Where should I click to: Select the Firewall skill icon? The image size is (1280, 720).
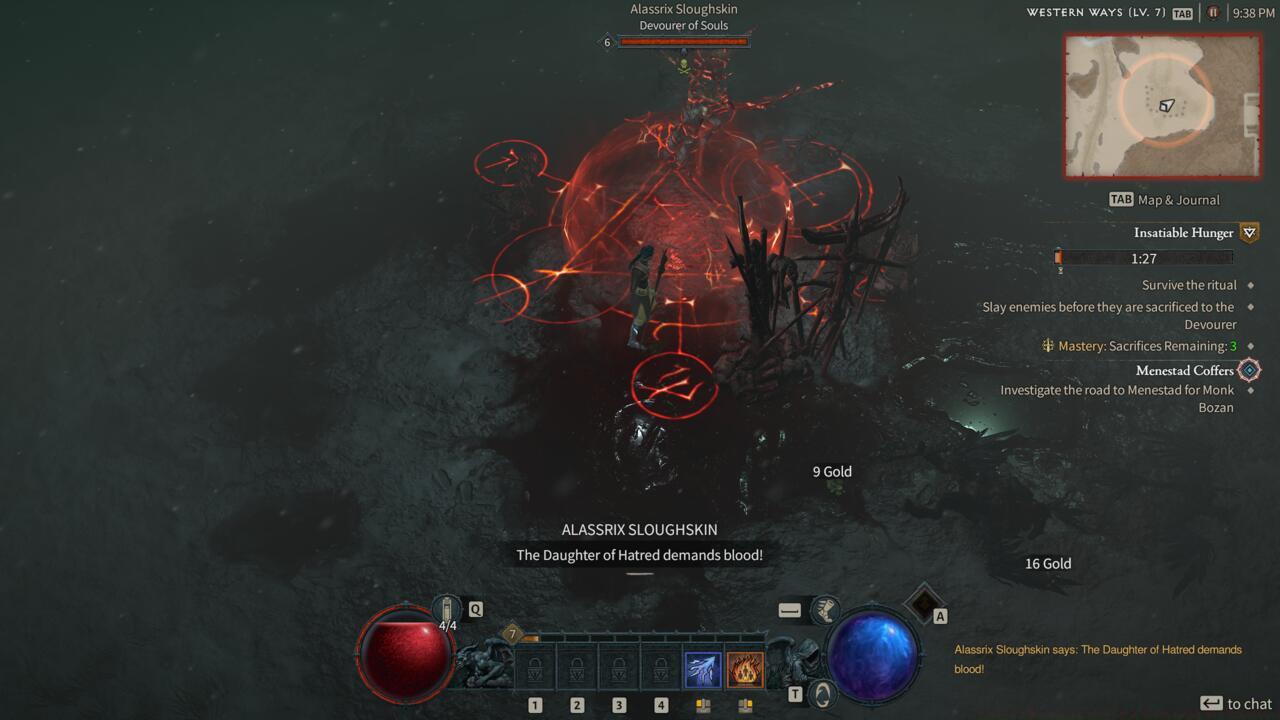(744, 668)
